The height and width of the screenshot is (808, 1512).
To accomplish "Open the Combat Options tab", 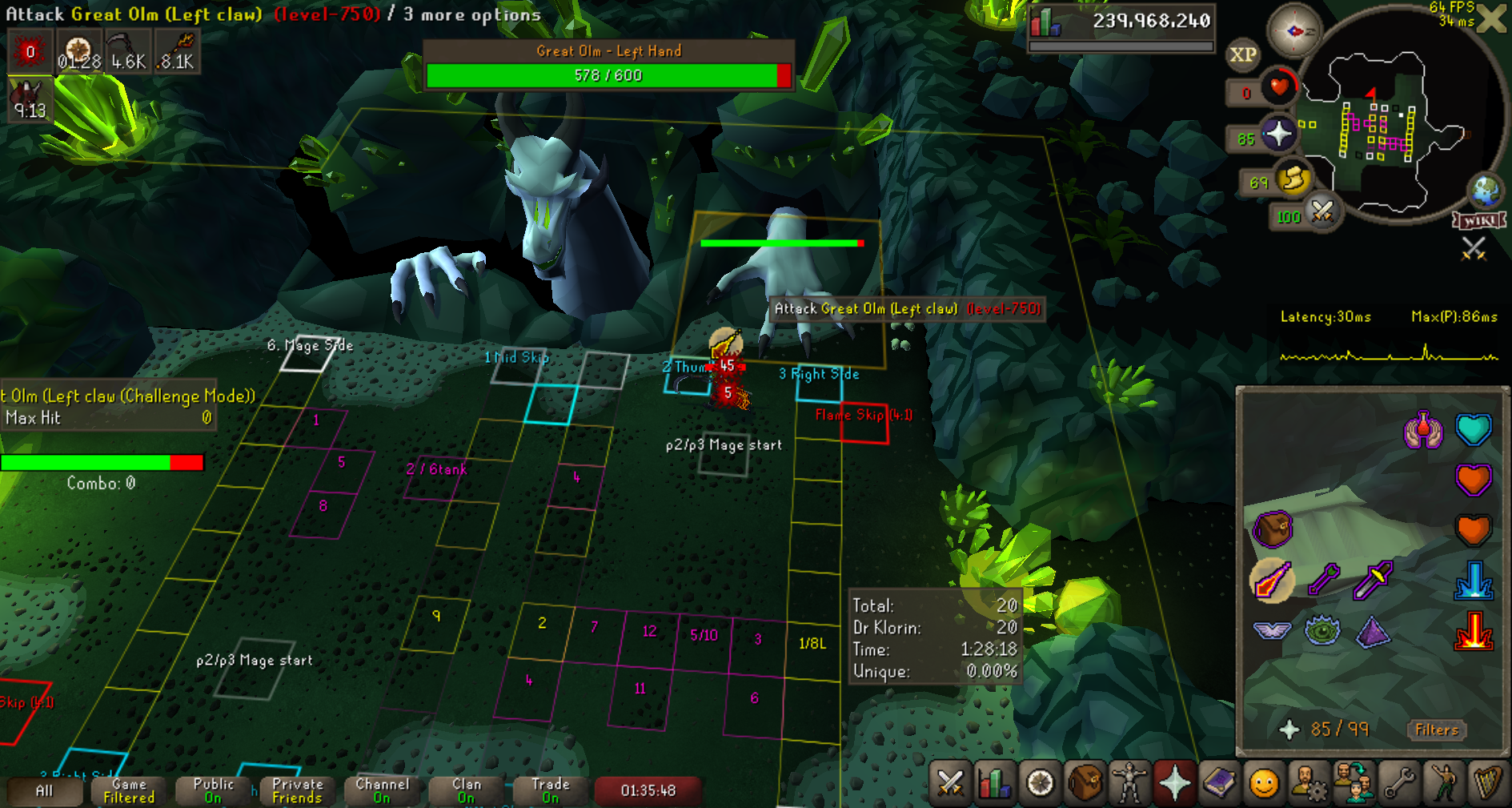I will [x=950, y=782].
